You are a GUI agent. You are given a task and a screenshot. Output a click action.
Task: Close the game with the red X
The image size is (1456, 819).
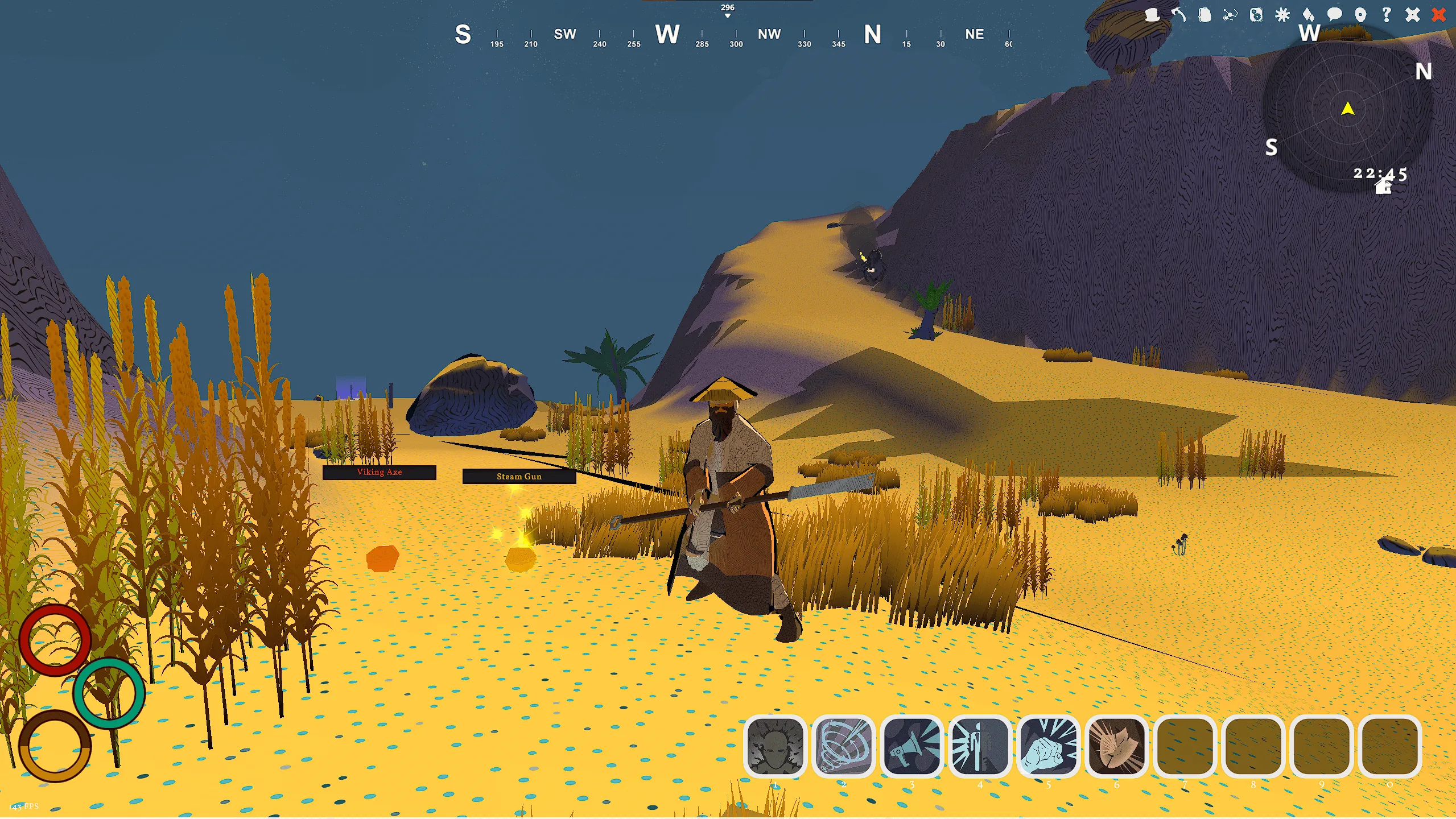[1439, 15]
